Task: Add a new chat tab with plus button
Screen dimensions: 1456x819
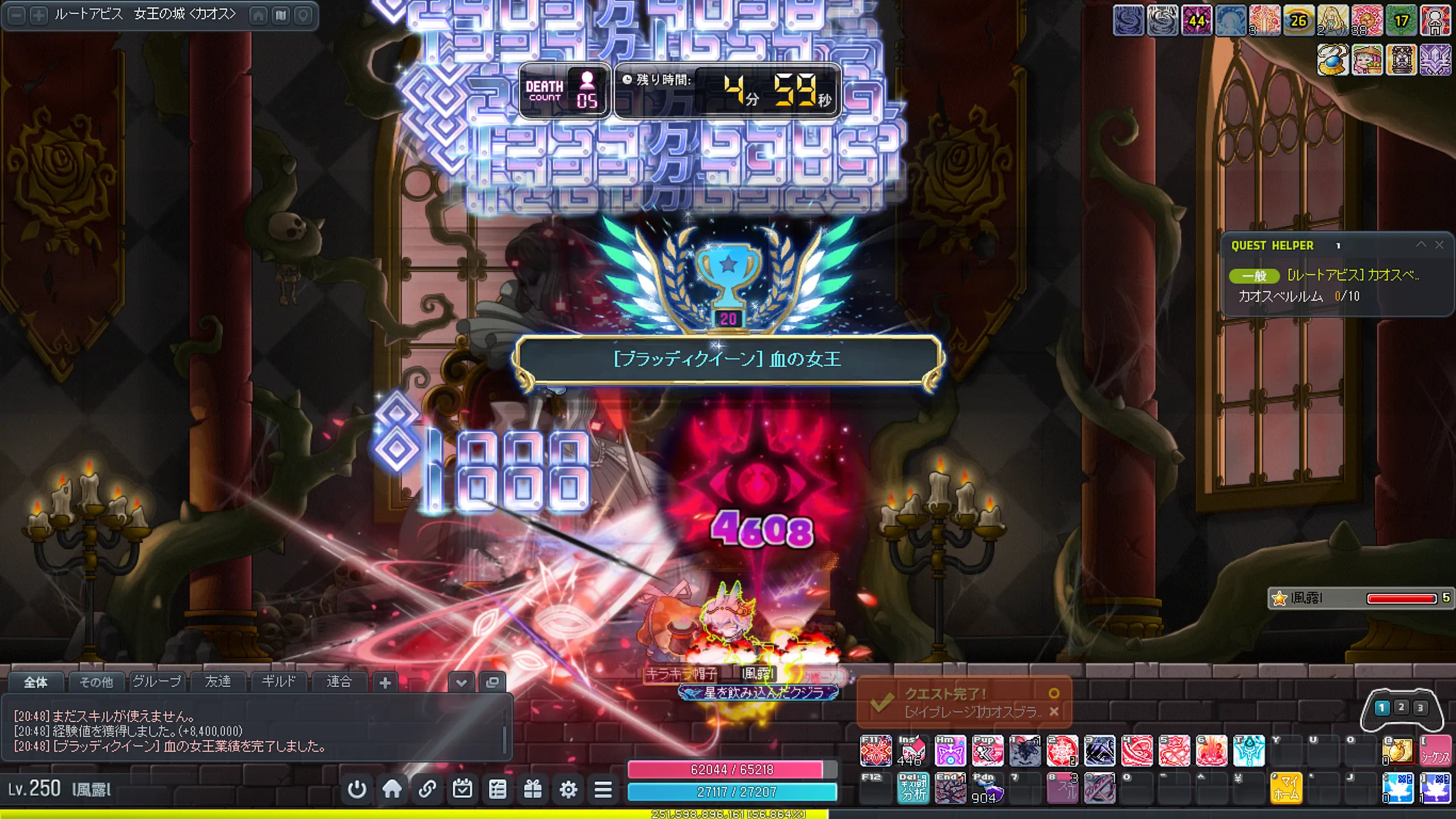Action: point(385,682)
